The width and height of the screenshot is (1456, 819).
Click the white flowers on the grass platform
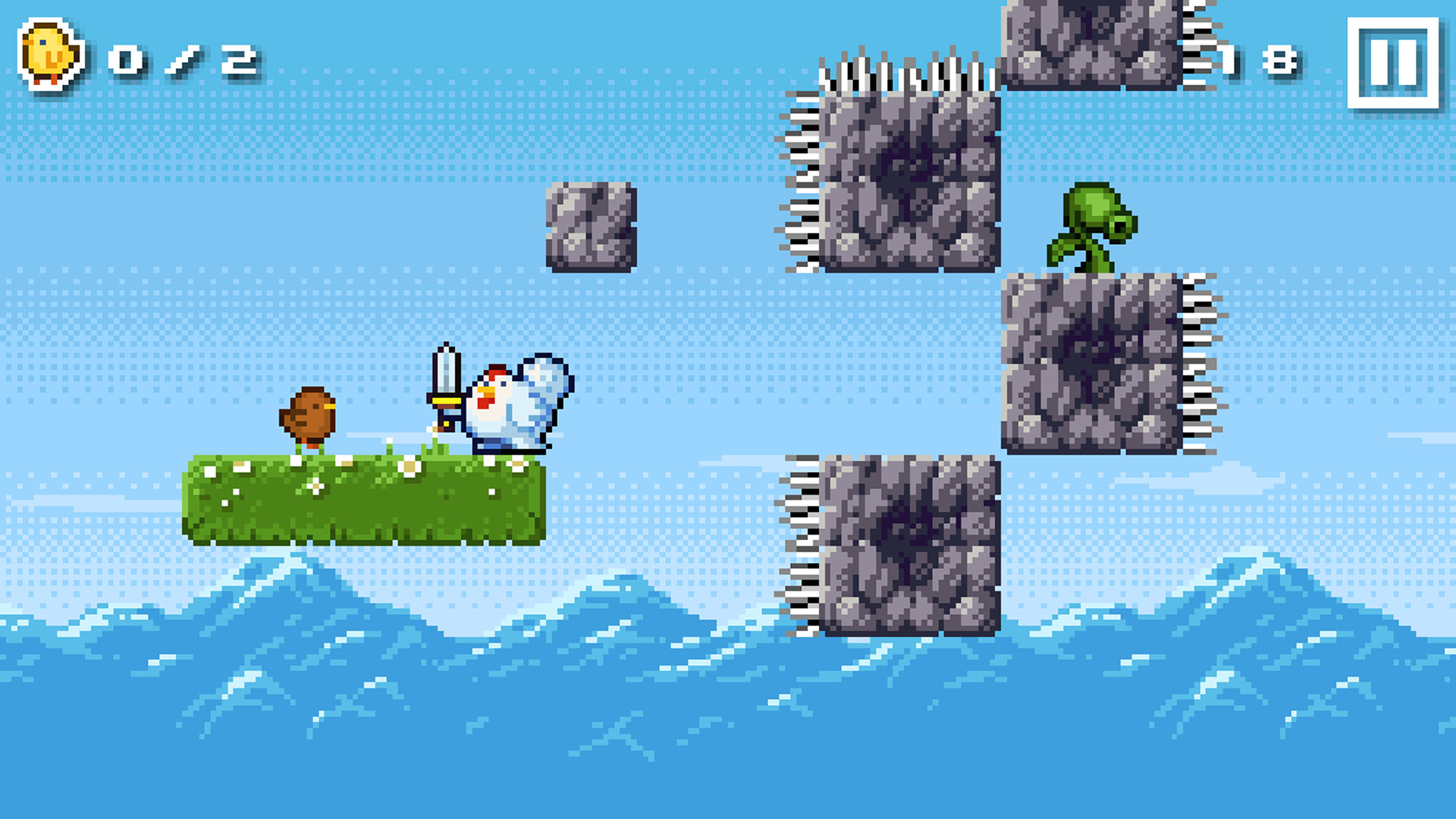click(x=409, y=466)
